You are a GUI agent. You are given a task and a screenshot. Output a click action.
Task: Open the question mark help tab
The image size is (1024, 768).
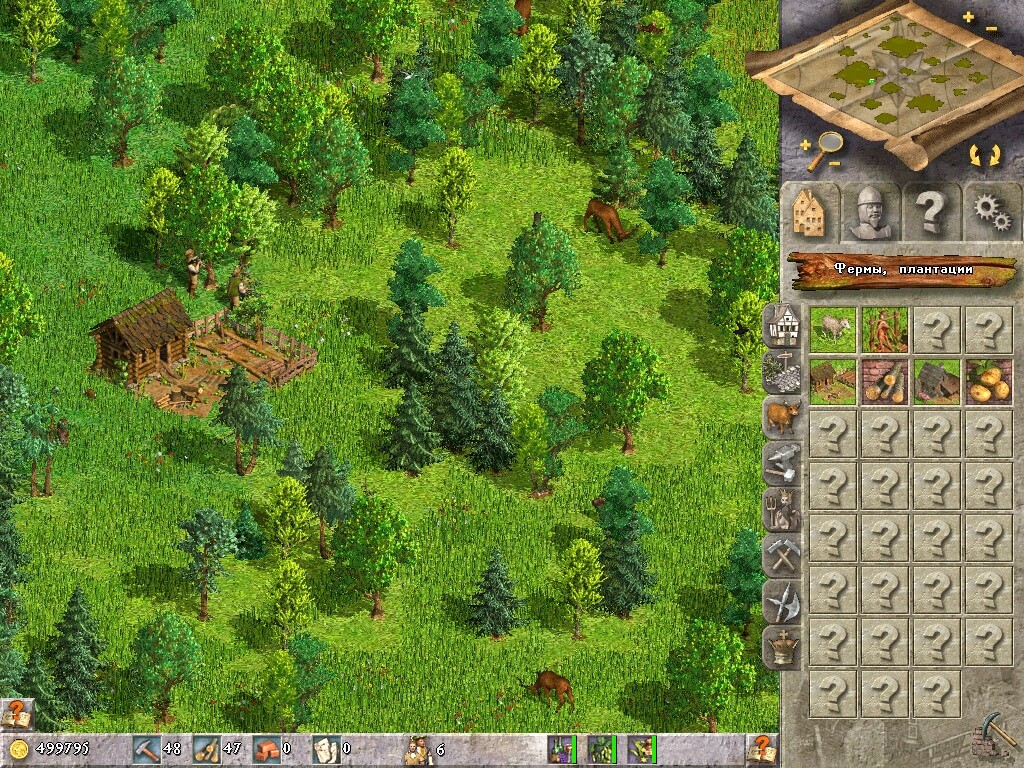931,211
